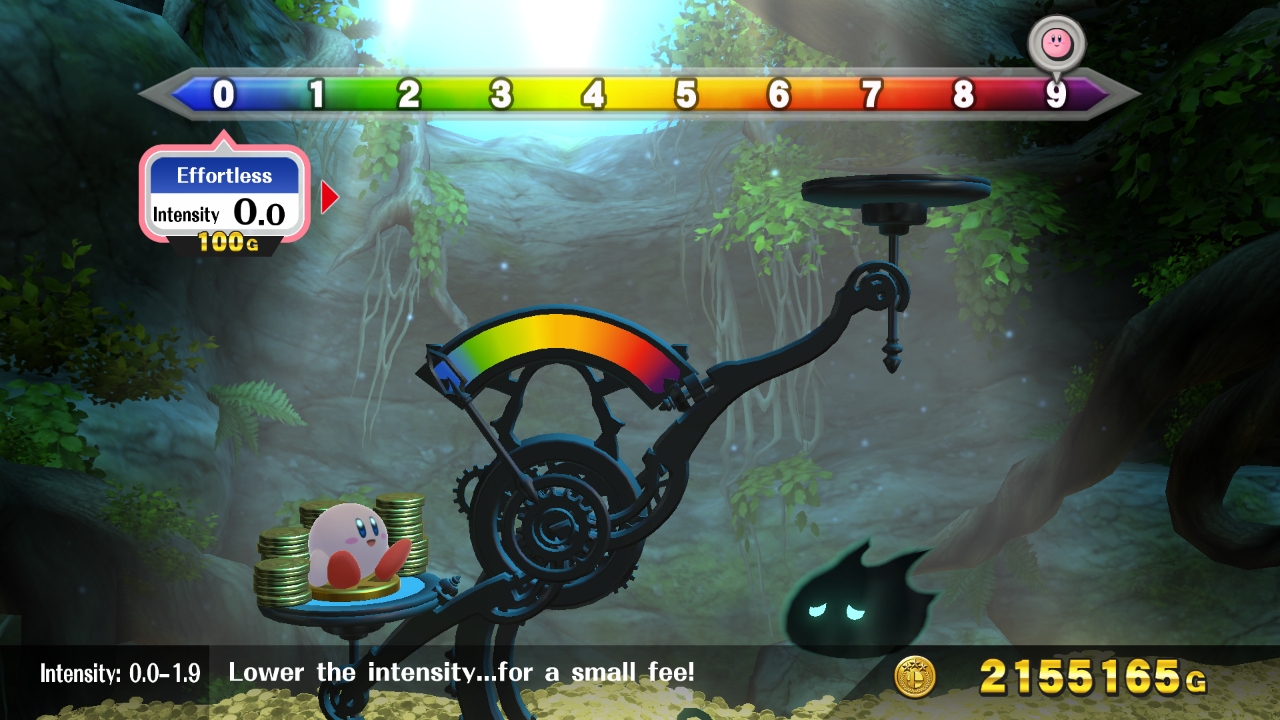Pick the number 2 on the intensity scale
This screenshot has height=720, width=1280.
pos(409,95)
